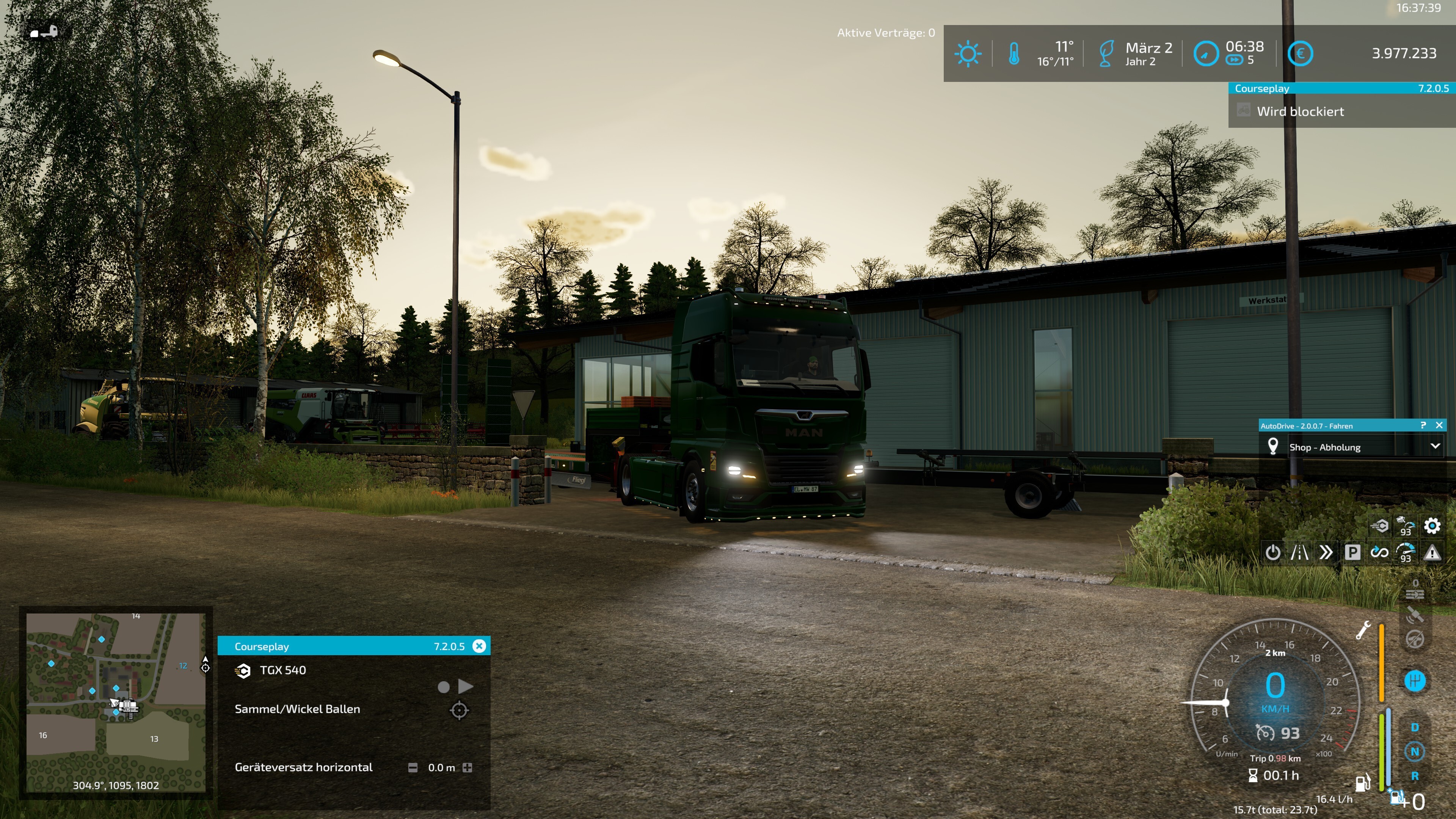
Task: Decrease Geräteversatz horizontal with the minus button
Action: pos(413,767)
